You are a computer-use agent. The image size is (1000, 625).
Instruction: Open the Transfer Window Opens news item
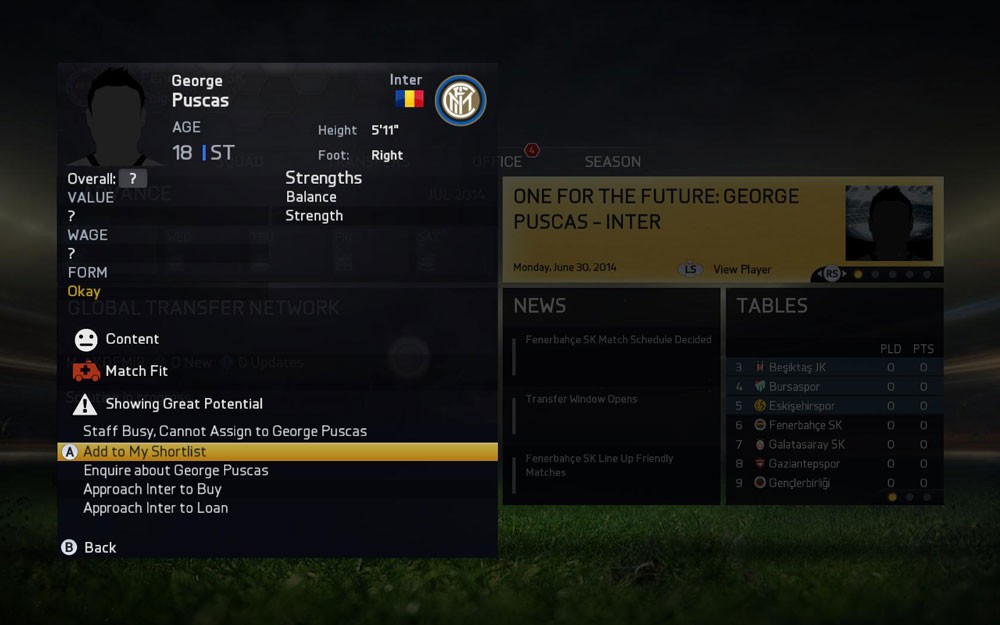[581, 400]
